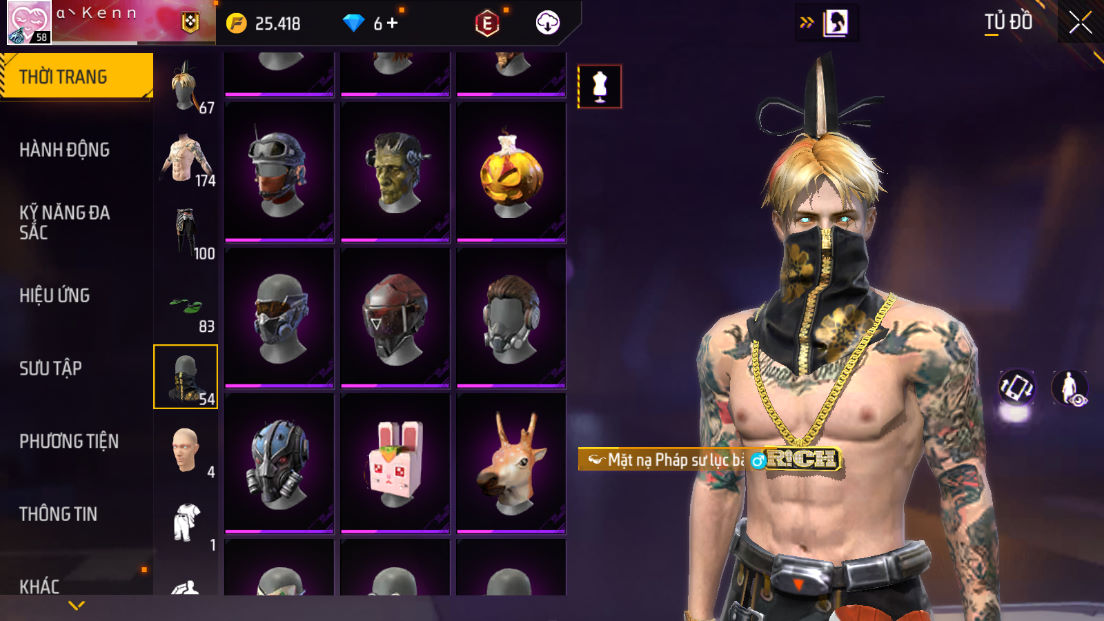The image size is (1104, 621).
Task: Go to the Sưu Tập tab
Action: tap(51, 368)
